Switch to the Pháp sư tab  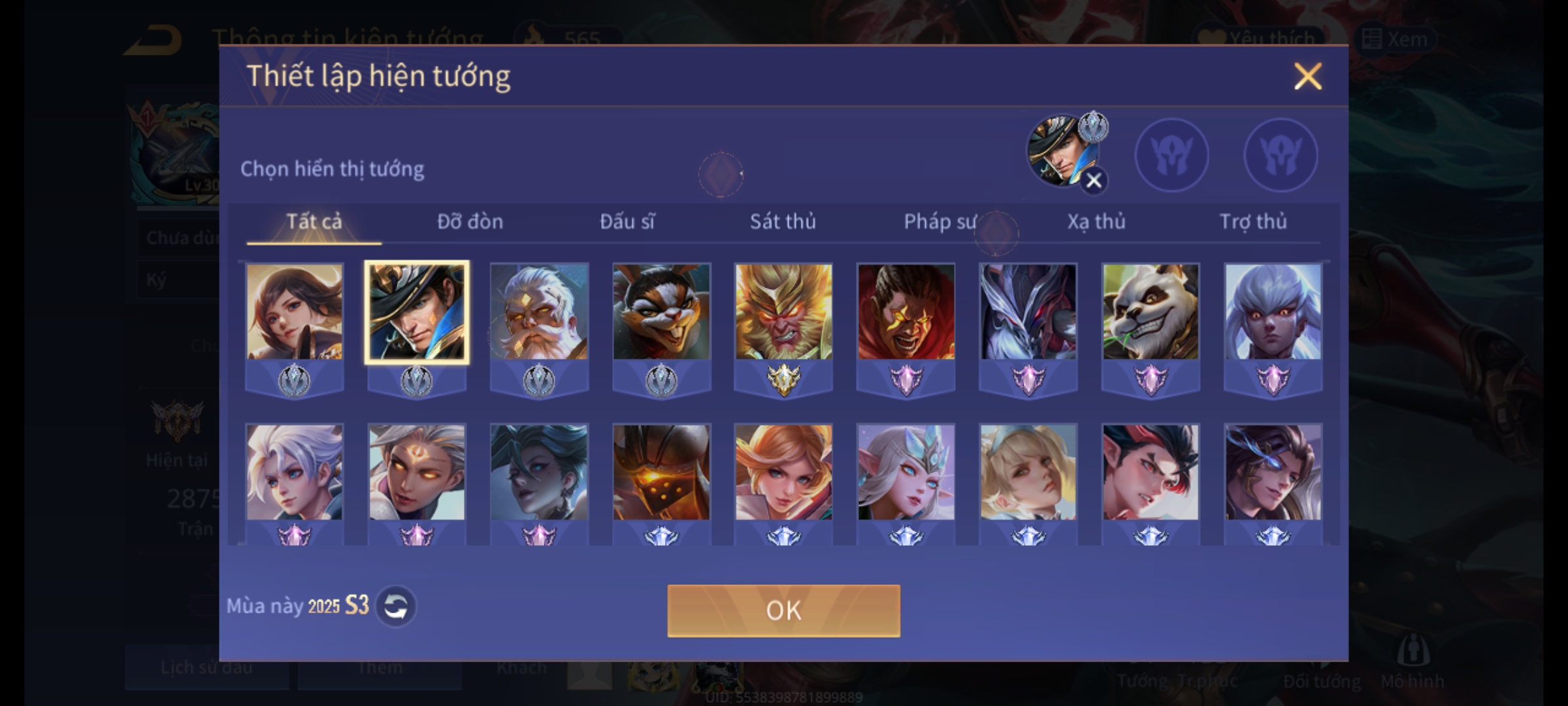tap(939, 222)
